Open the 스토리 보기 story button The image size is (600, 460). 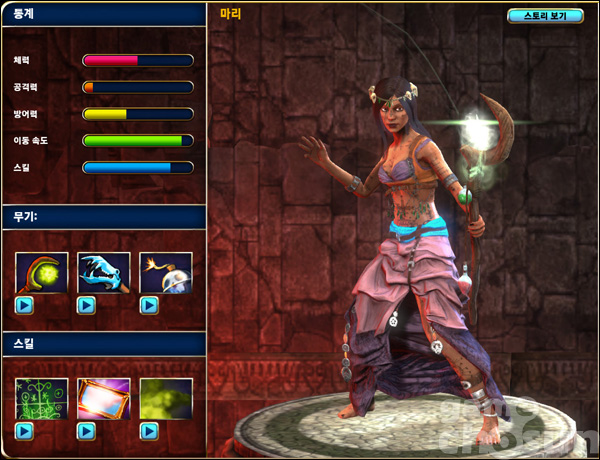coord(545,16)
